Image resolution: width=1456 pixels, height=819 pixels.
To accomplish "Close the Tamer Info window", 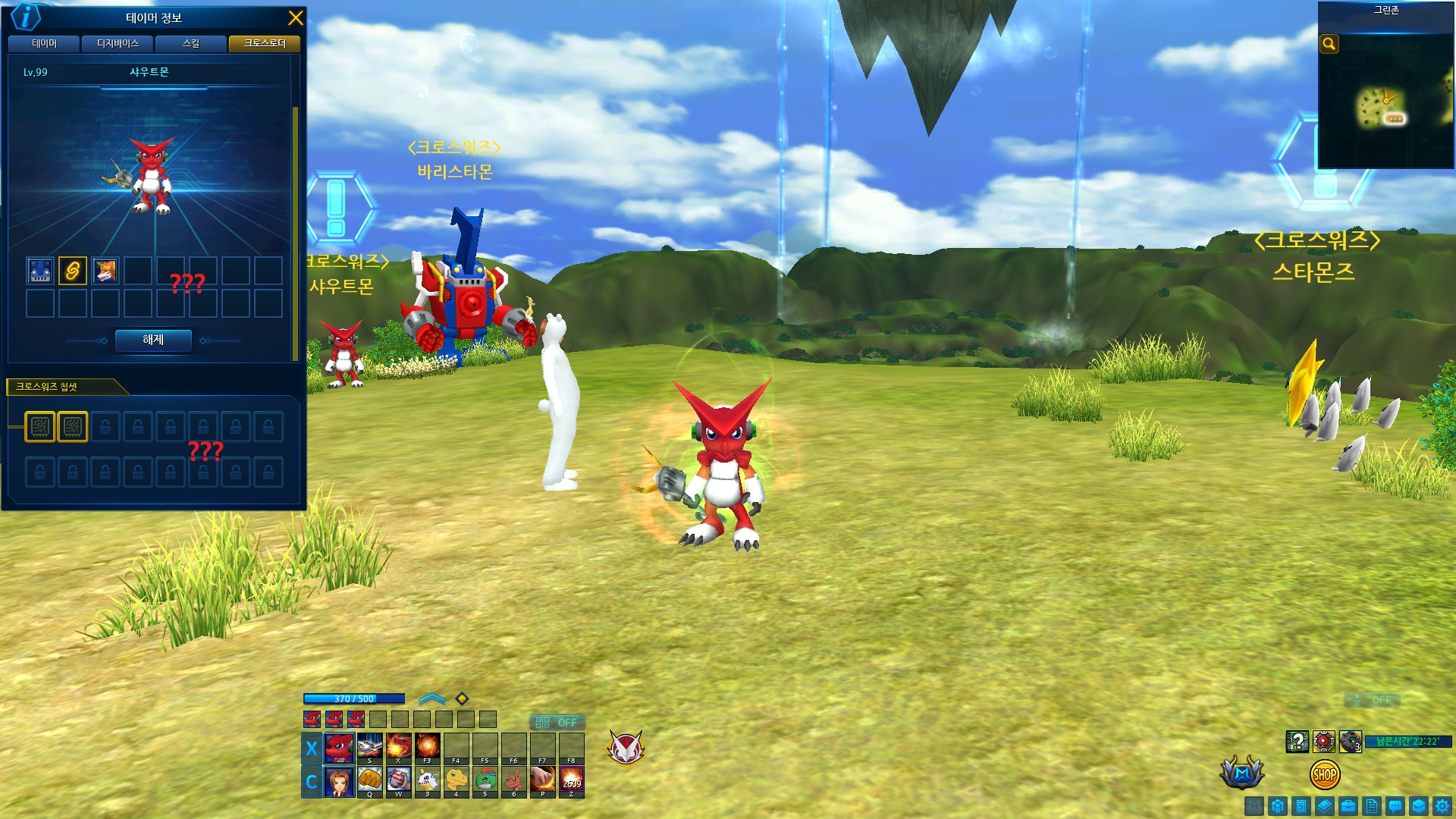I will [x=295, y=18].
